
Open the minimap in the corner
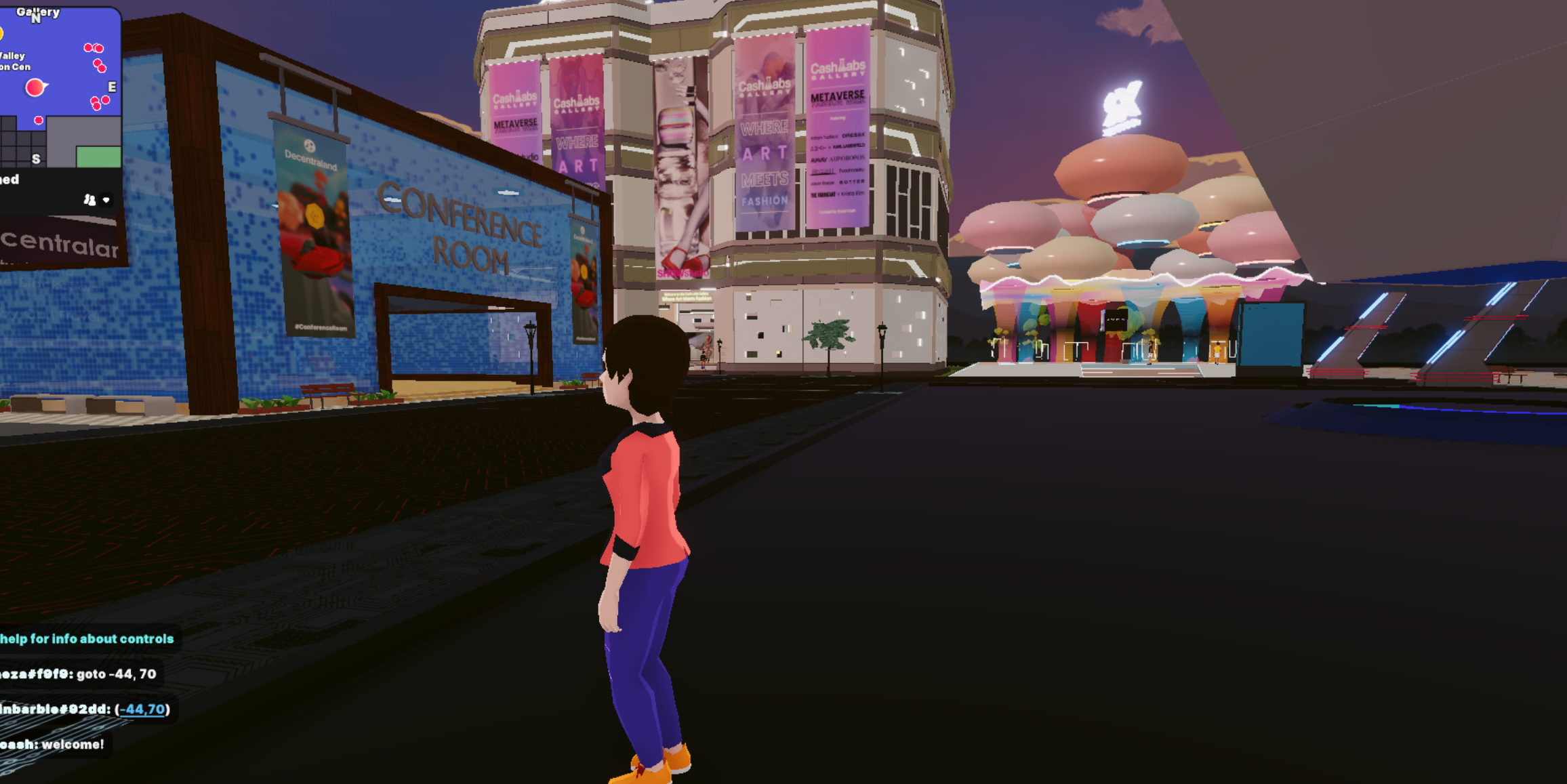click(60, 88)
